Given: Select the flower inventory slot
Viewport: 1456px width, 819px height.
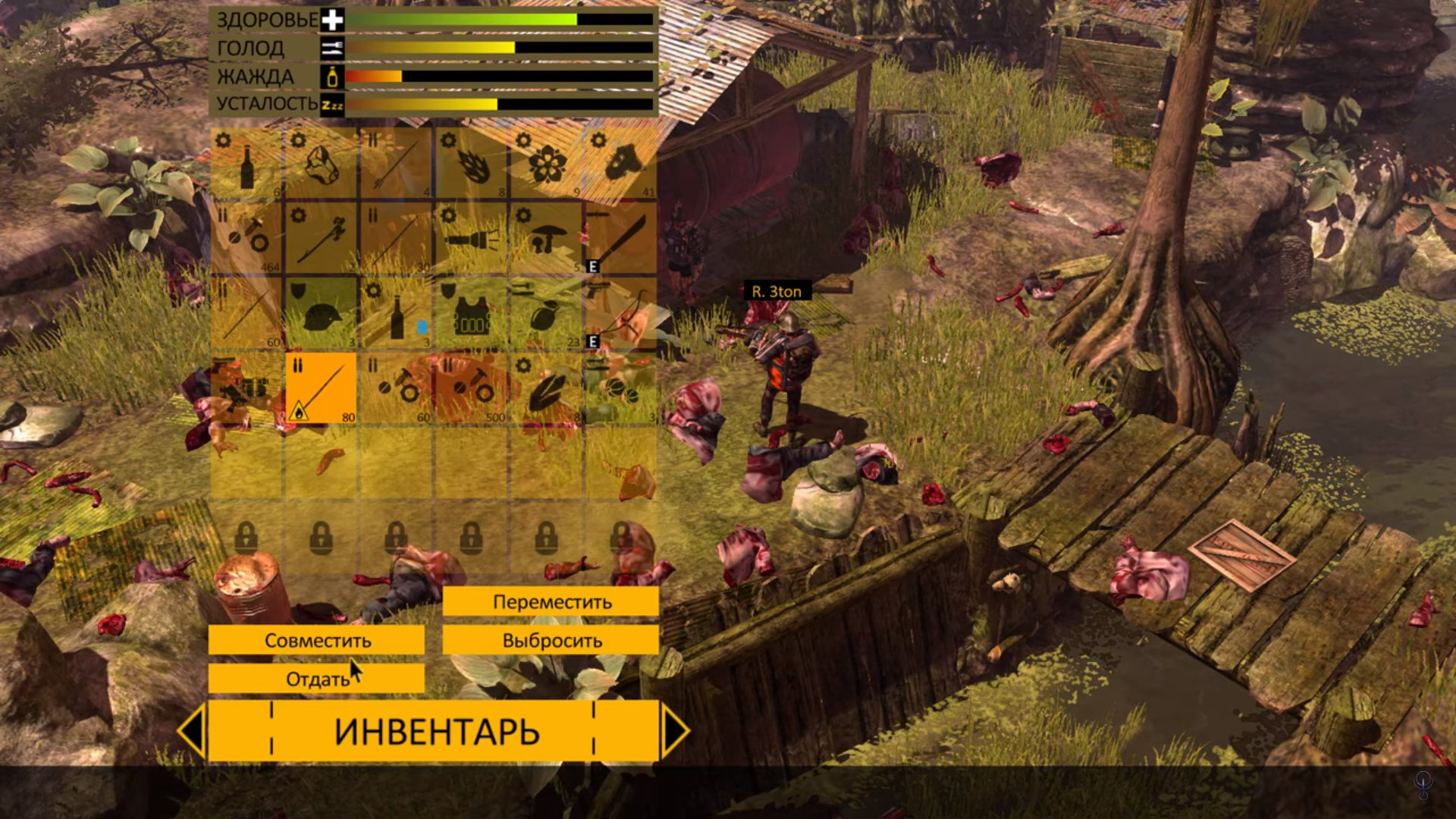Looking at the screenshot, I should pyautogui.click(x=546, y=163).
